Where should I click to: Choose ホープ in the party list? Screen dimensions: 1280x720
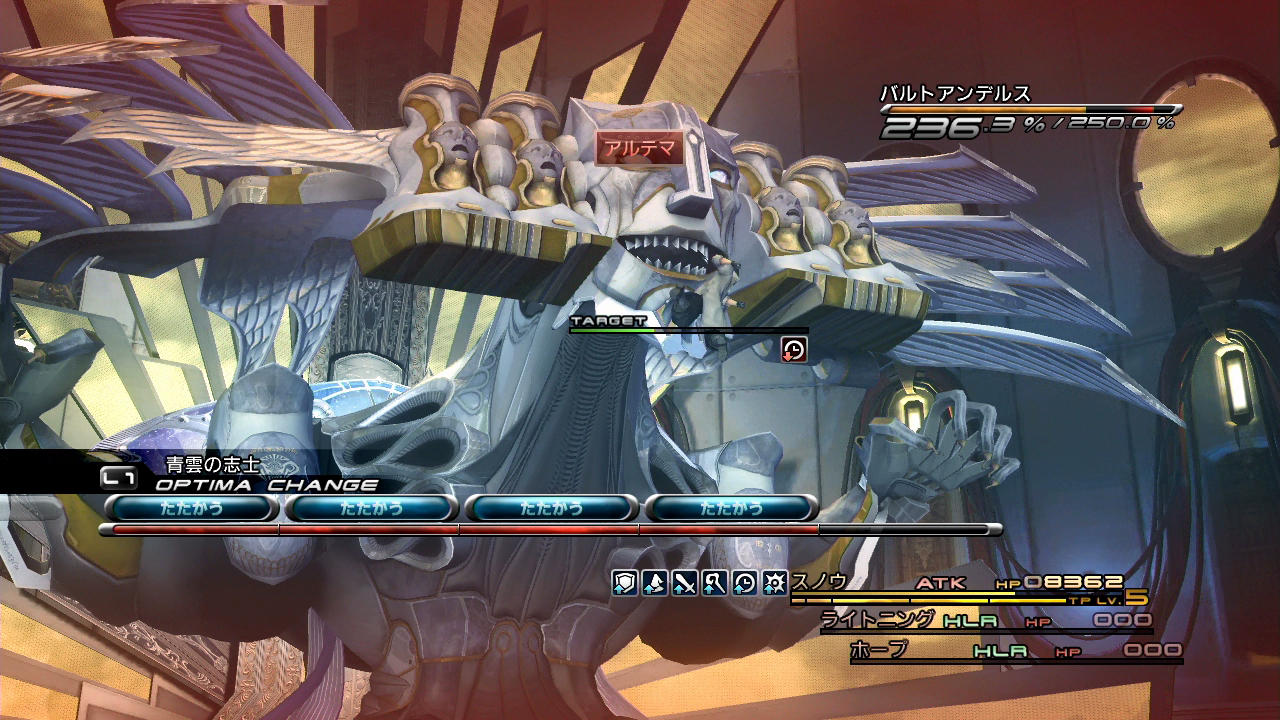(879, 650)
